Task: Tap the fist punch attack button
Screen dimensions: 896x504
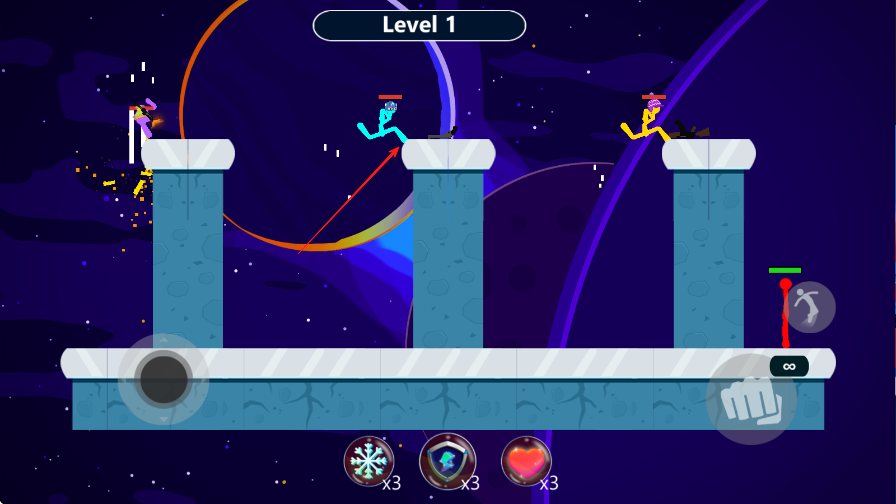Action: 751,399
